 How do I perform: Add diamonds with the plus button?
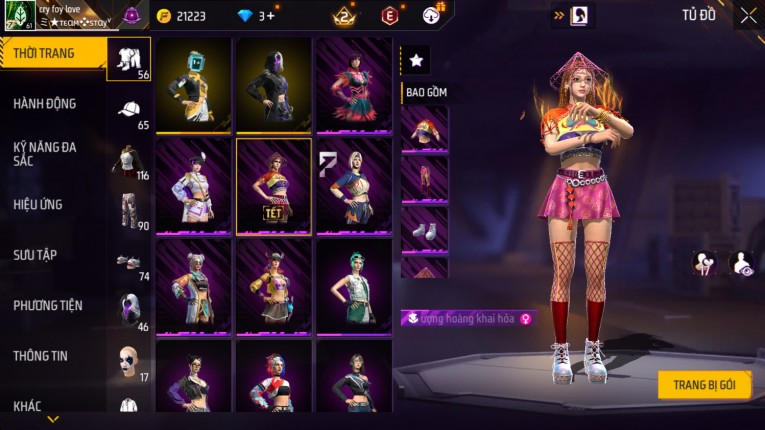(x=270, y=16)
